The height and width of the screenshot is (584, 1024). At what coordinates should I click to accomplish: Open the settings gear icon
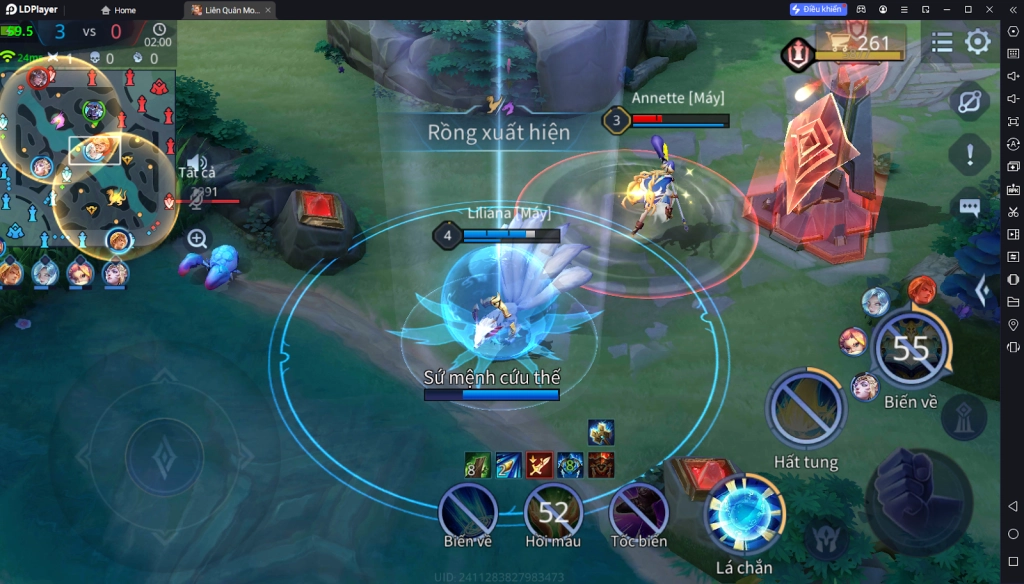pos(977,42)
